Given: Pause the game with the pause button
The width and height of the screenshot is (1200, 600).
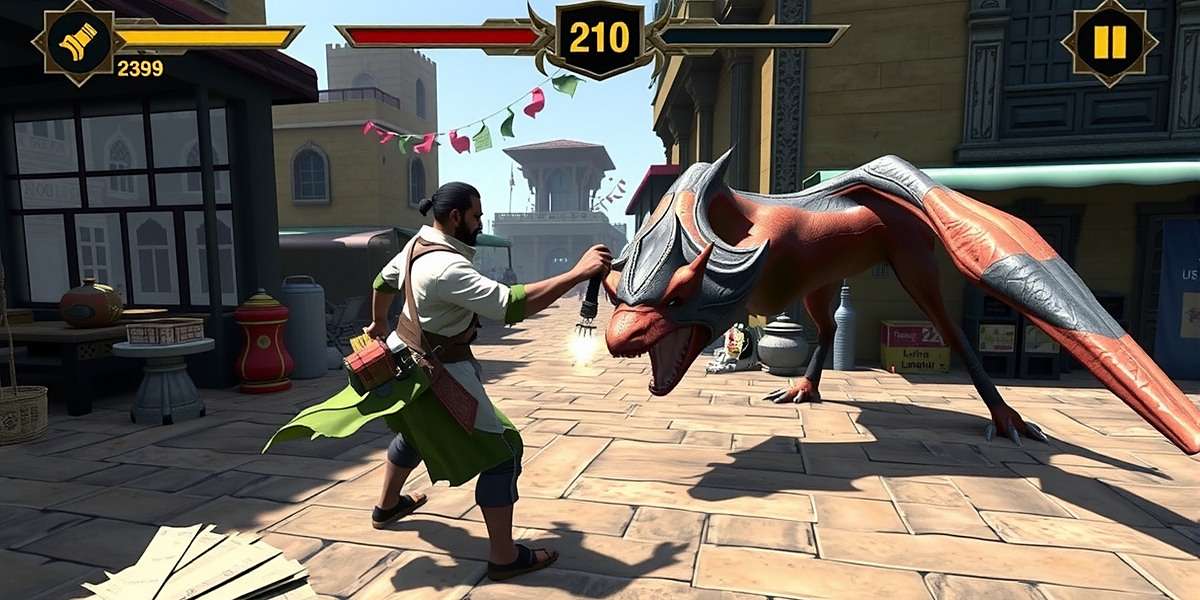Looking at the screenshot, I should coord(1109,42).
